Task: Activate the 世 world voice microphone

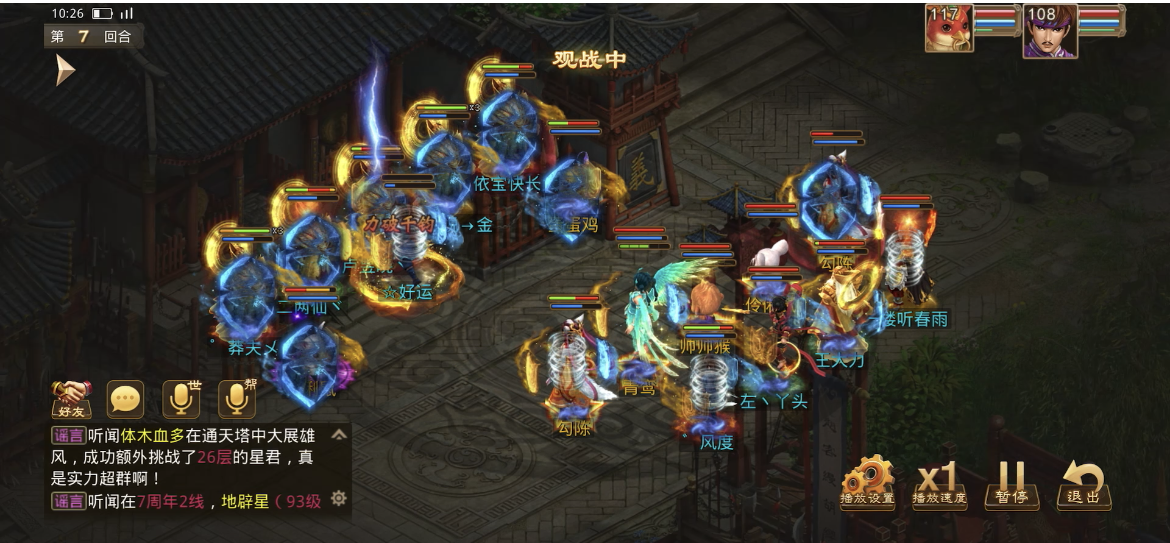Action: coord(181,400)
